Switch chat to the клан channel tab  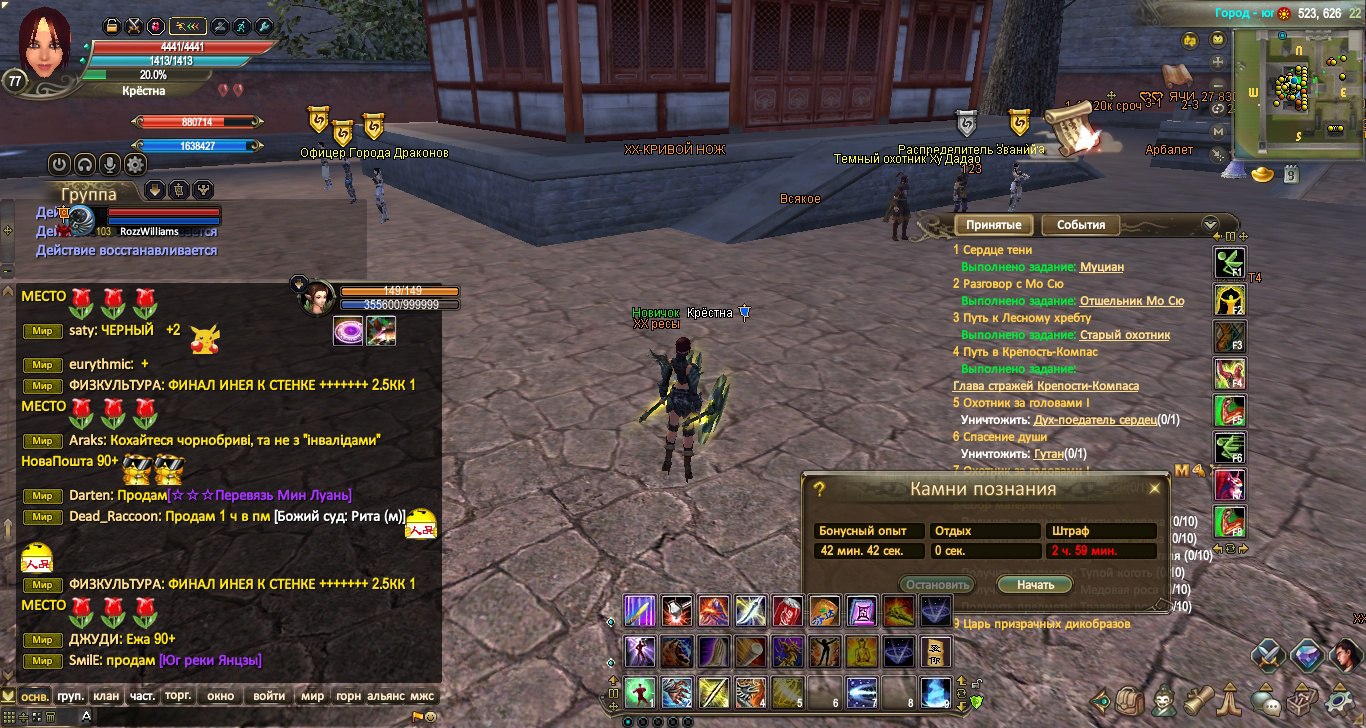coord(105,696)
